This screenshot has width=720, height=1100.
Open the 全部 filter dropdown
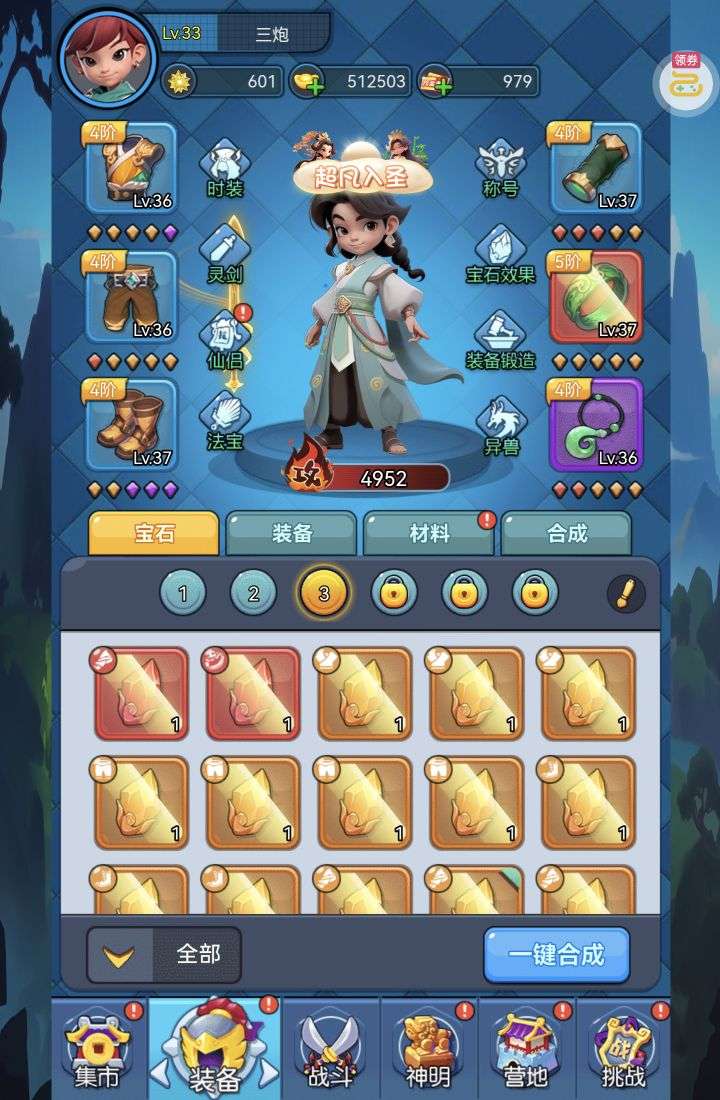pyautogui.click(x=166, y=954)
